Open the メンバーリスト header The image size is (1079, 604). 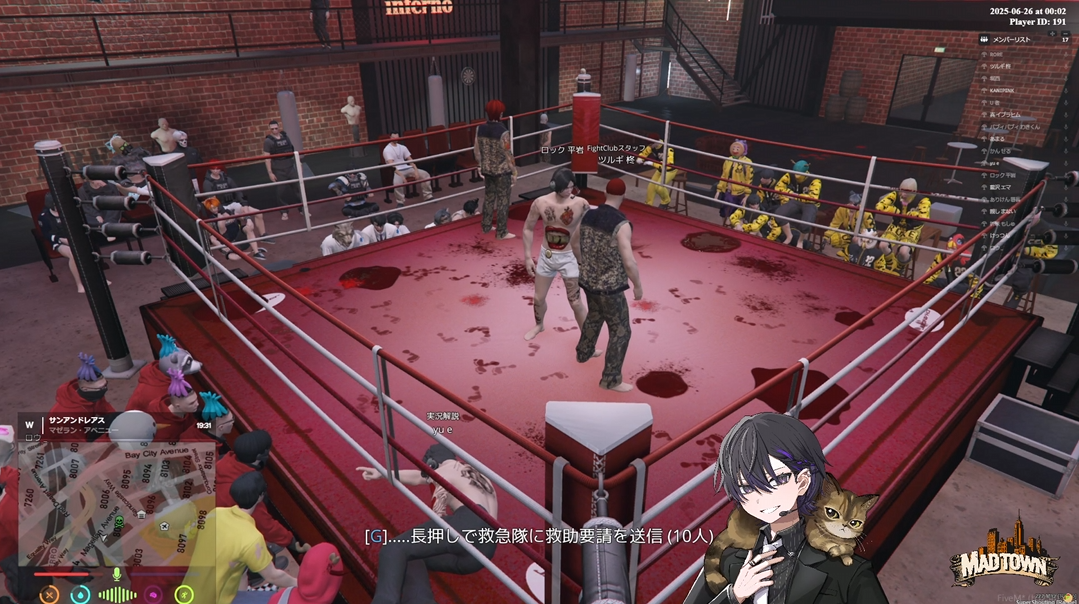[x=1007, y=40]
